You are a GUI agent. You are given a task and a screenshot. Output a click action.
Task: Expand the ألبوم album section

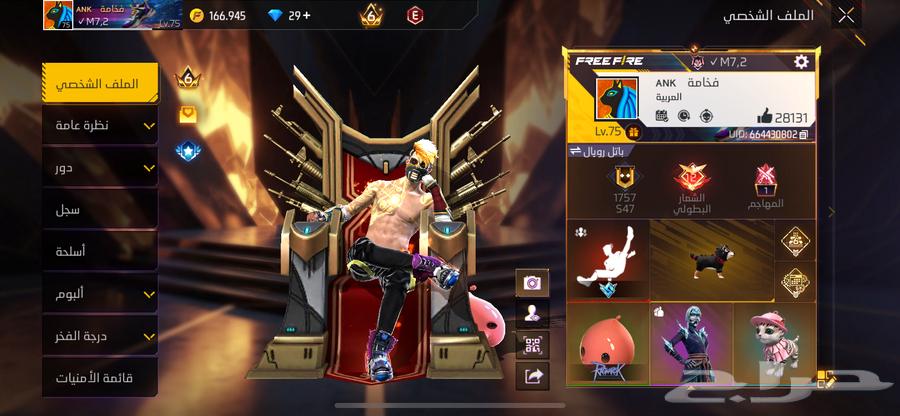[100, 294]
